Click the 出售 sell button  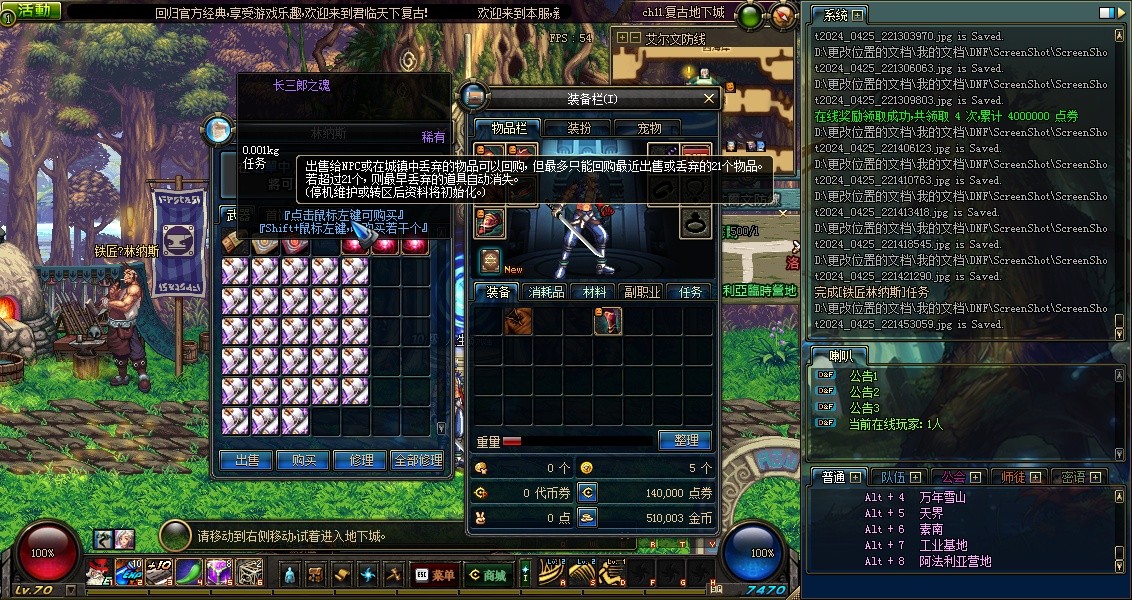tap(247, 460)
